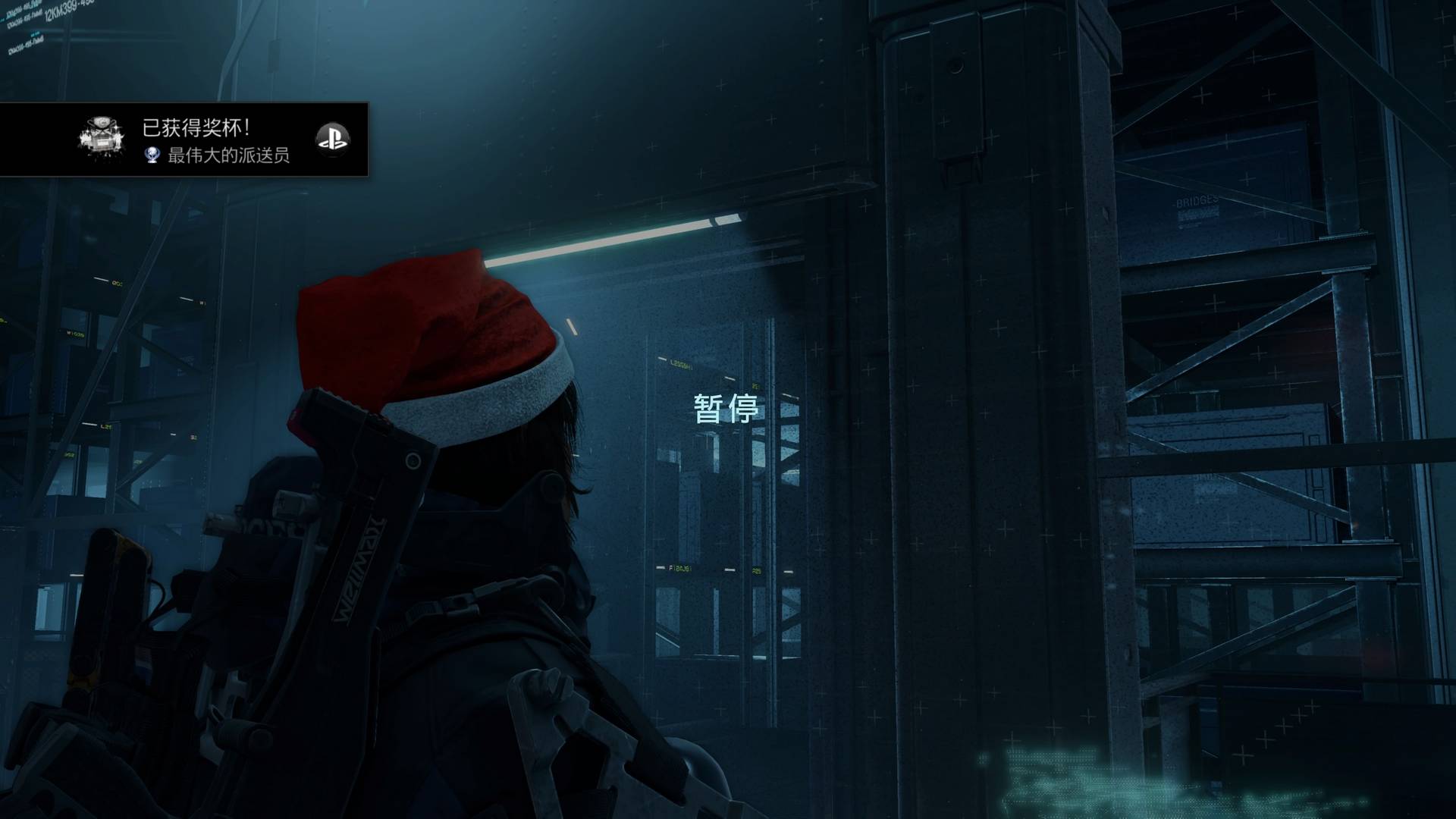The height and width of the screenshot is (819, 1456).
Task: Click the PlayStation logo on the notification
Action: pos(332,140)
